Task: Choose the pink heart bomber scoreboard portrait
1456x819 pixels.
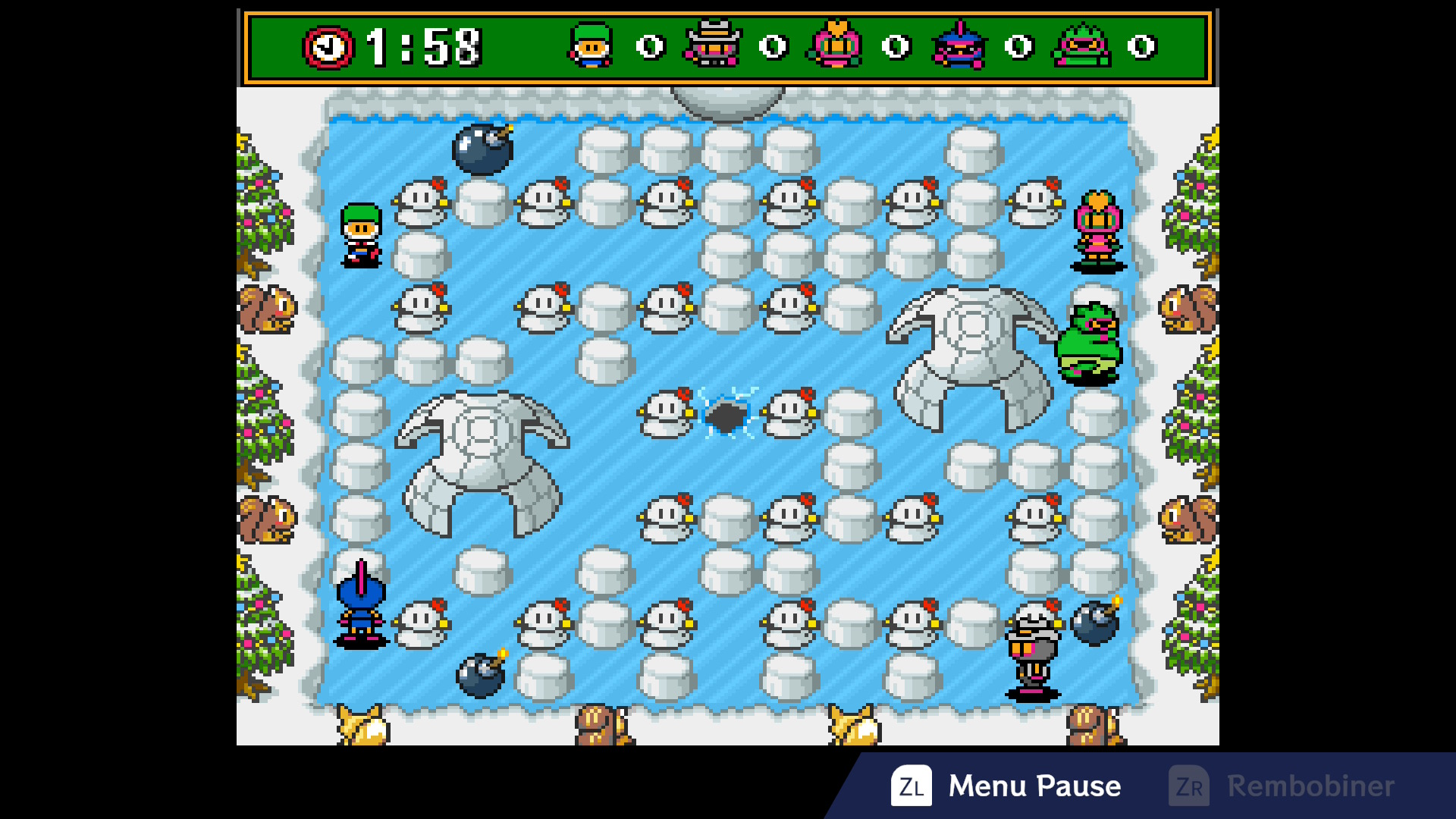Action: point(836,45)
